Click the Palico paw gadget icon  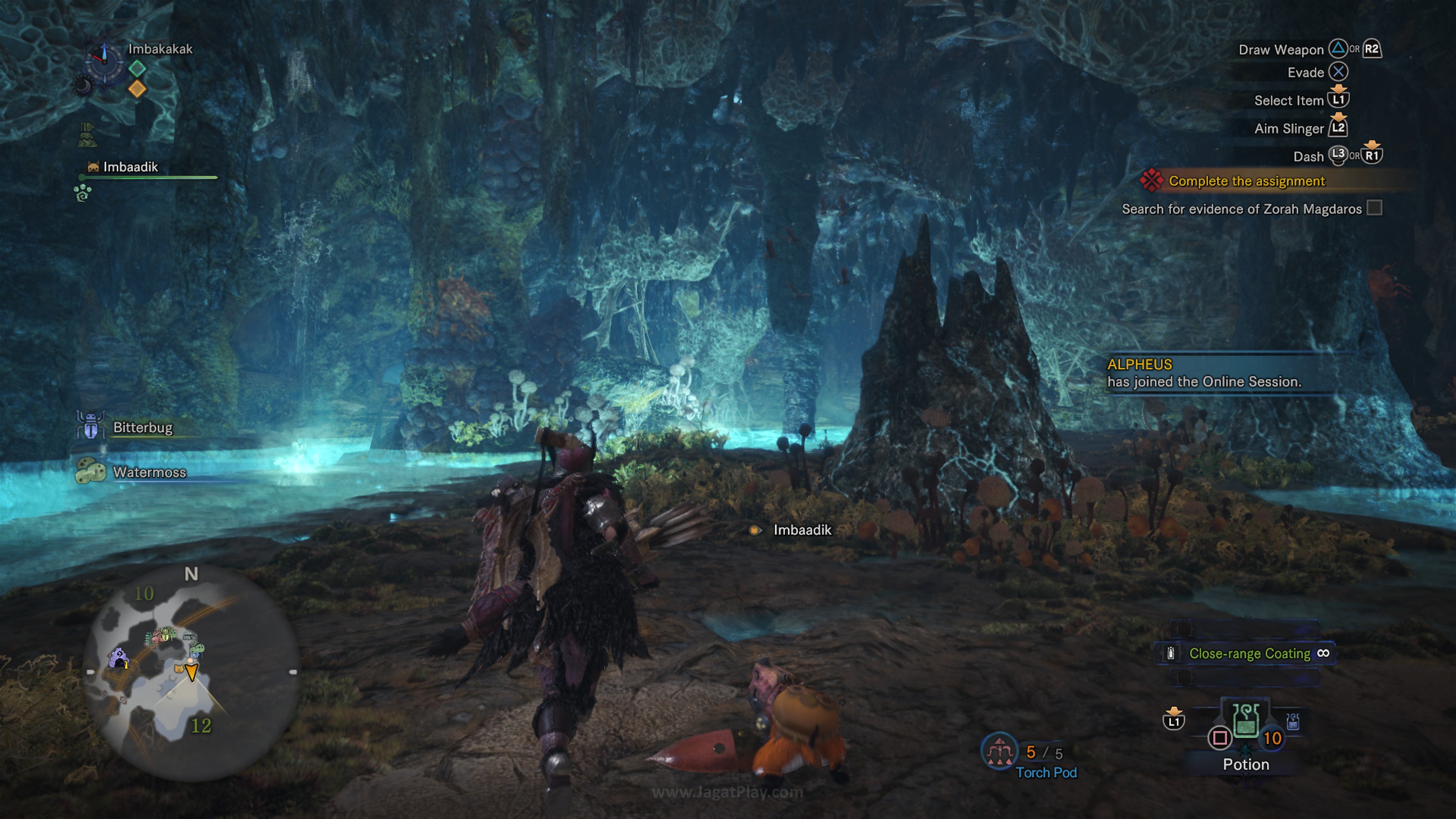coord(83,193)
